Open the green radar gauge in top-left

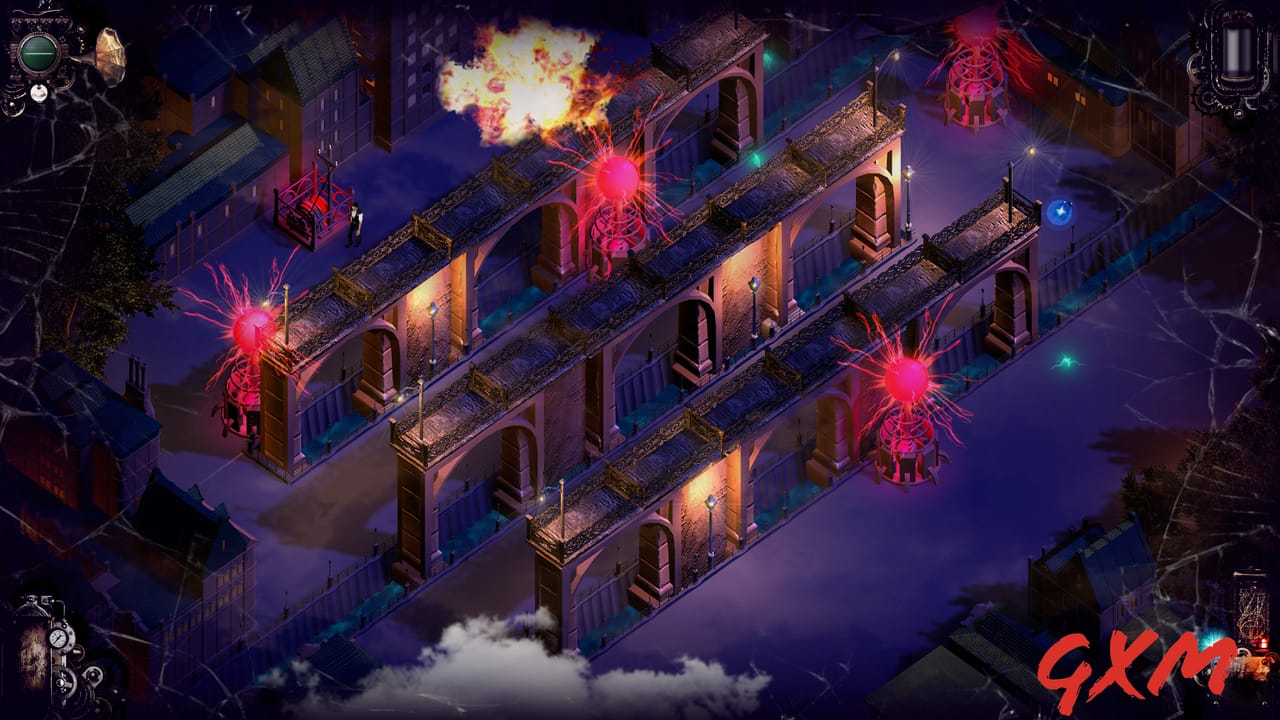point(38,53)
